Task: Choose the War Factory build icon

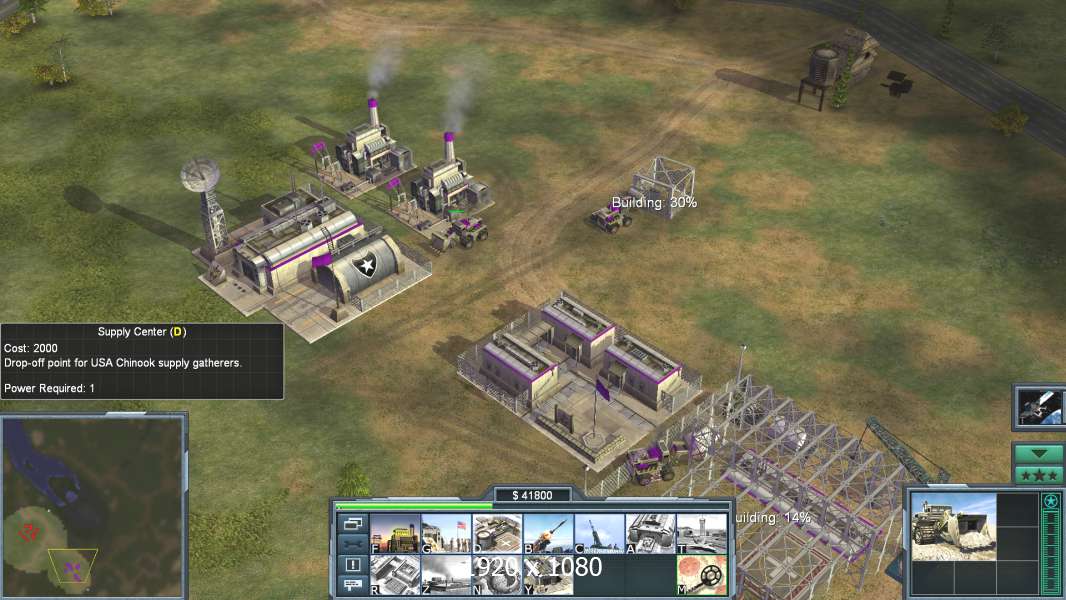Action: (650, 533)
